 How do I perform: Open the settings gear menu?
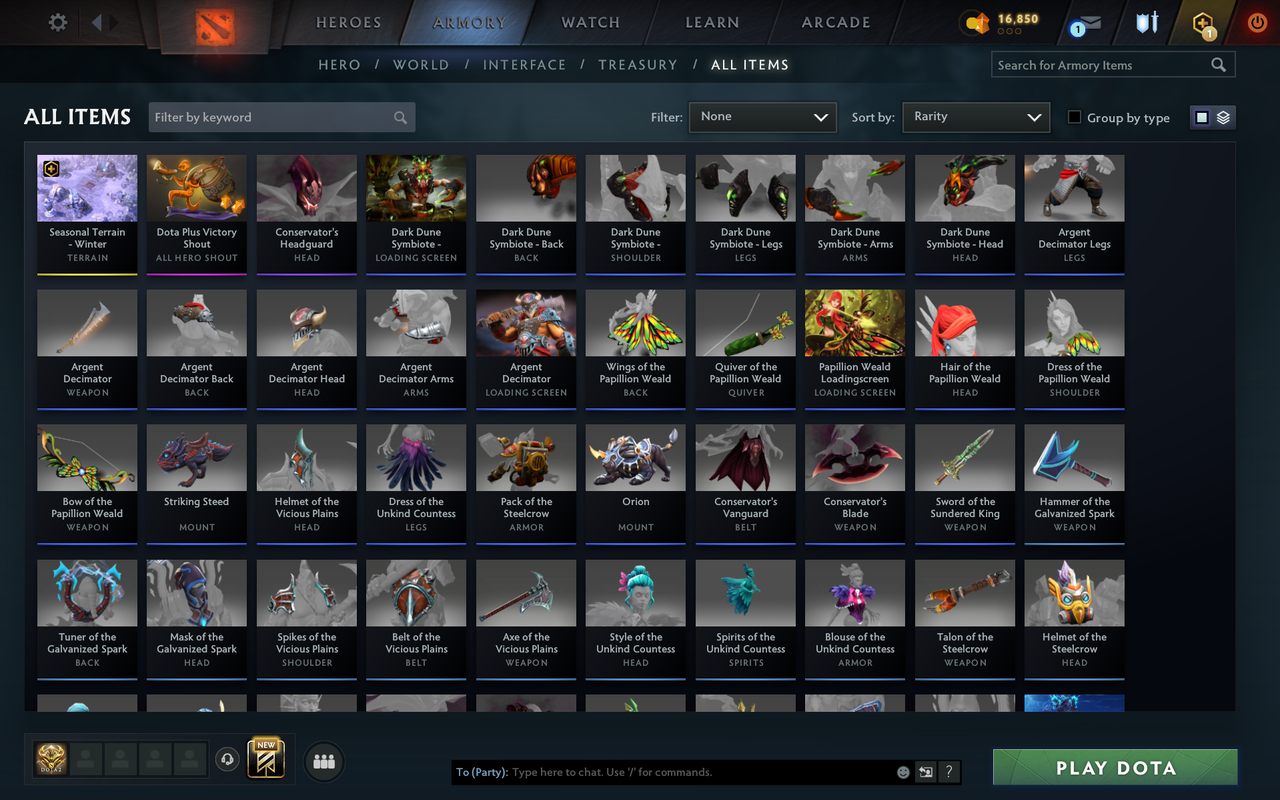57,22
